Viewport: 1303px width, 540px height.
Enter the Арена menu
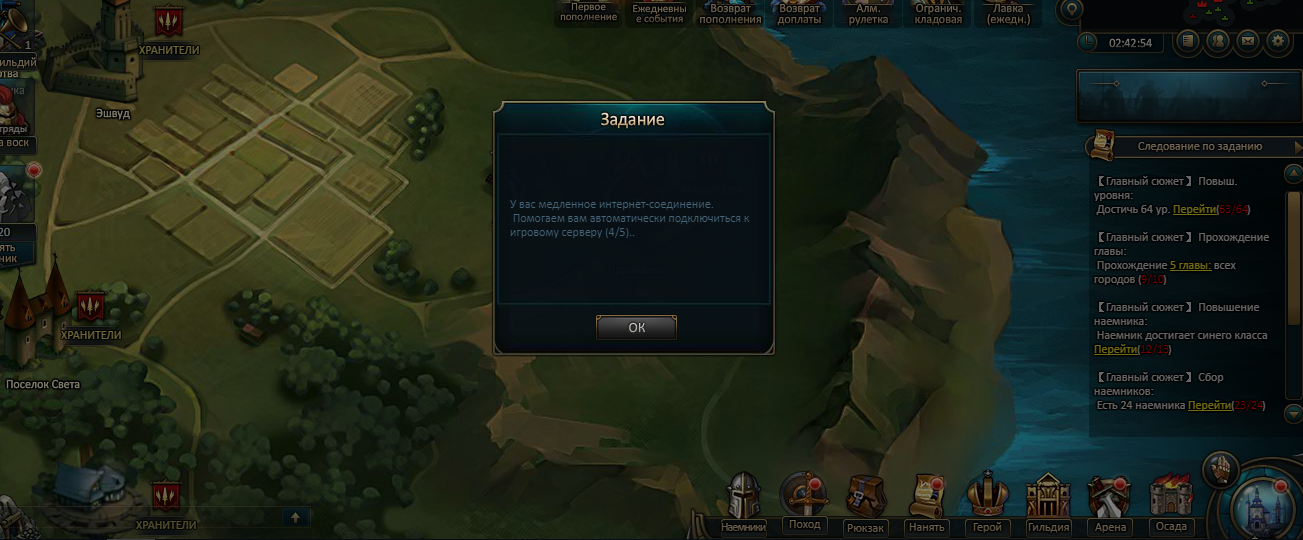coord(1109,498)
